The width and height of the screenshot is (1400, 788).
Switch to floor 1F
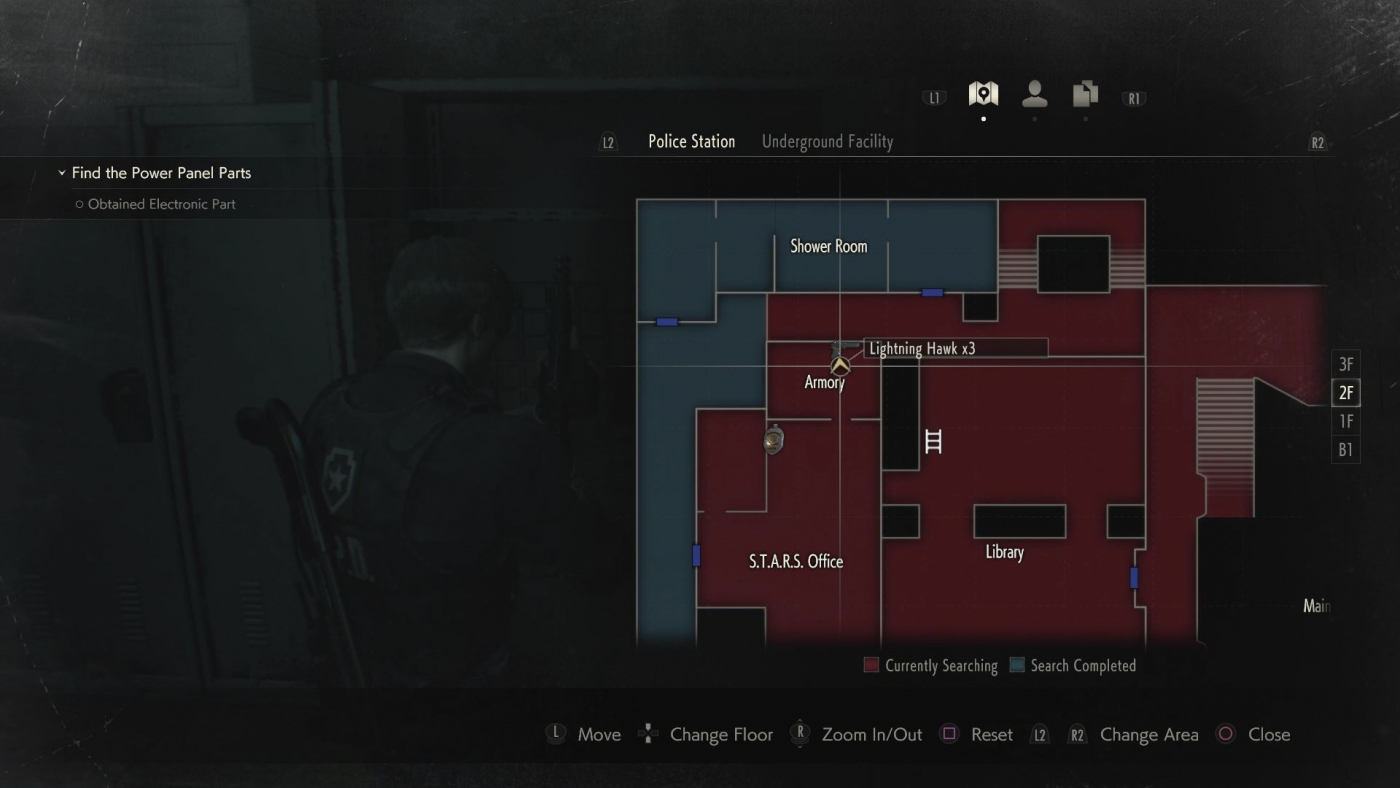point(1345,422)
